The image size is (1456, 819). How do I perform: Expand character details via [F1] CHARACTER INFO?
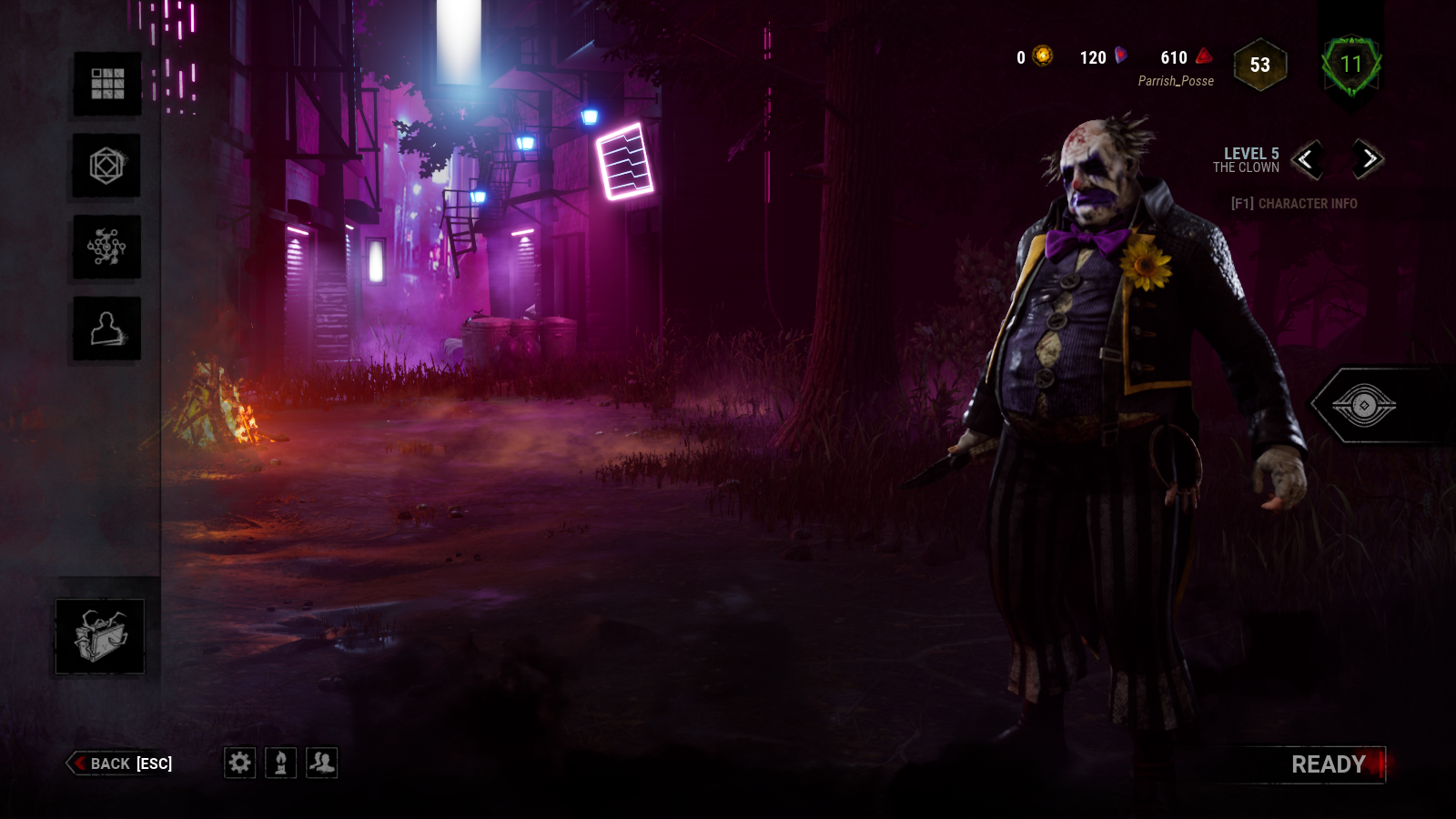tap(1292, 204)
